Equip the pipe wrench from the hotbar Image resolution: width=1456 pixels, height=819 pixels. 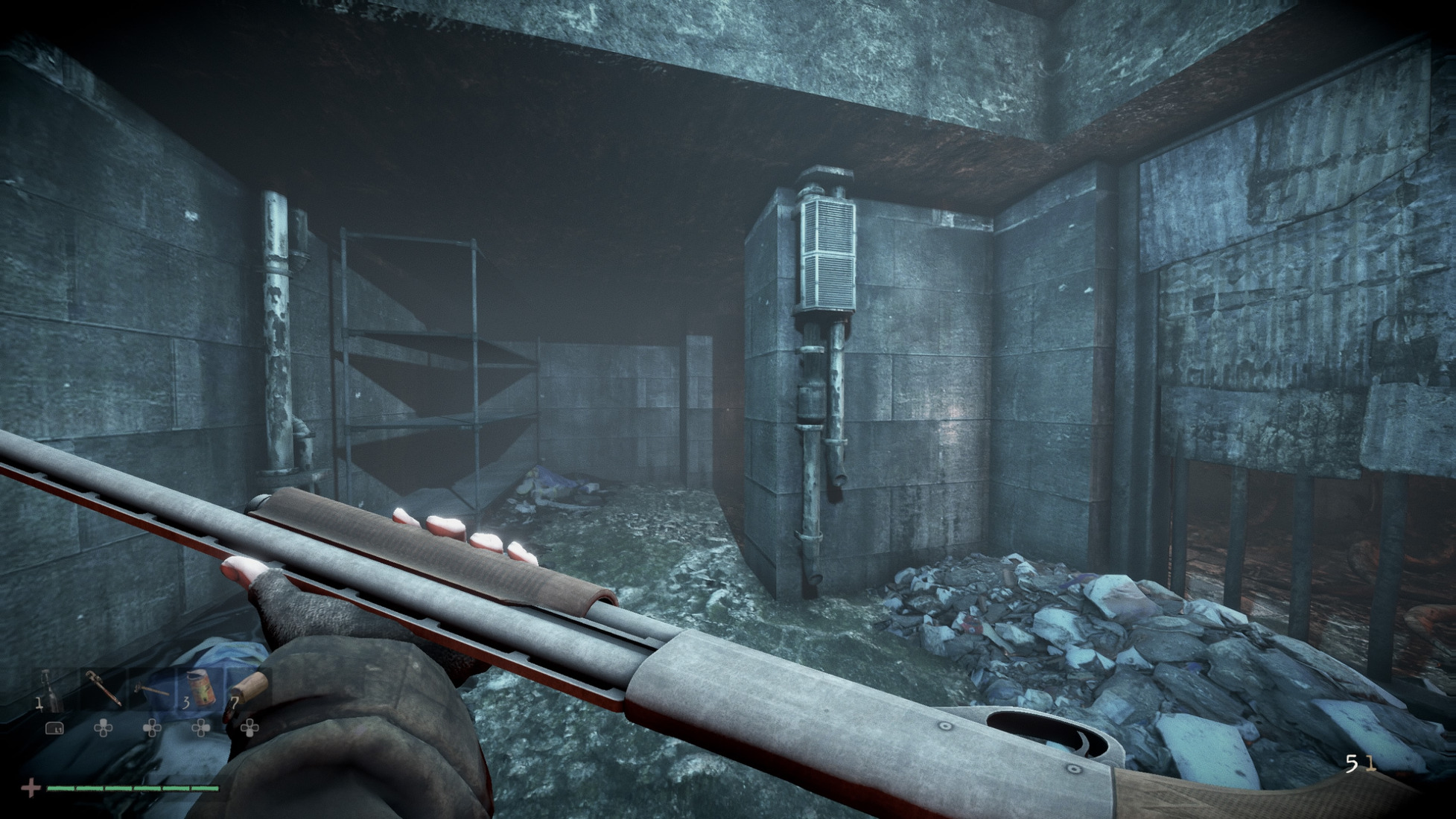(x=101, y=689)
